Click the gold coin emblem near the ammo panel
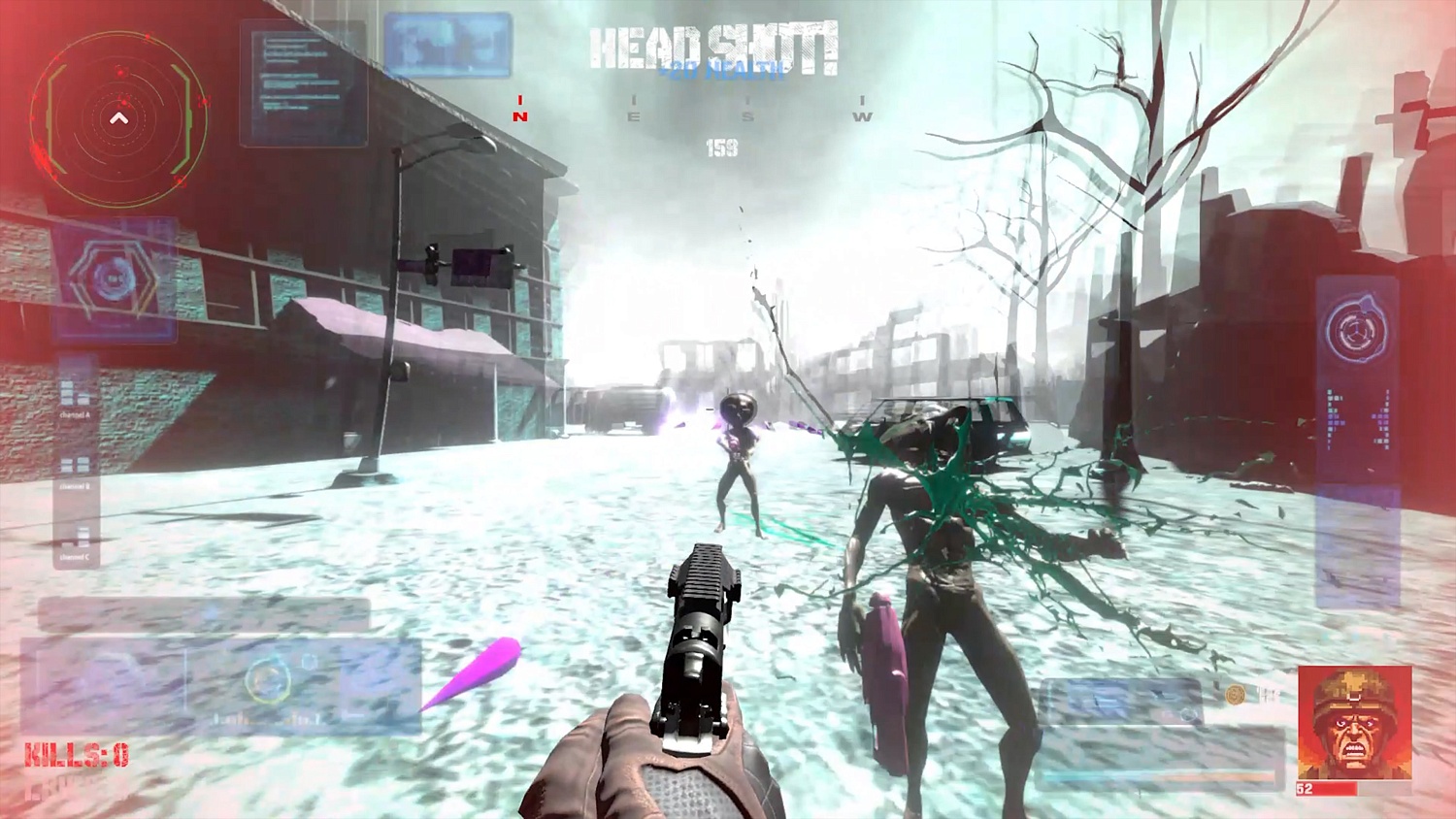This screenshot has height=819, width=1456. (x=1235, y=695)
